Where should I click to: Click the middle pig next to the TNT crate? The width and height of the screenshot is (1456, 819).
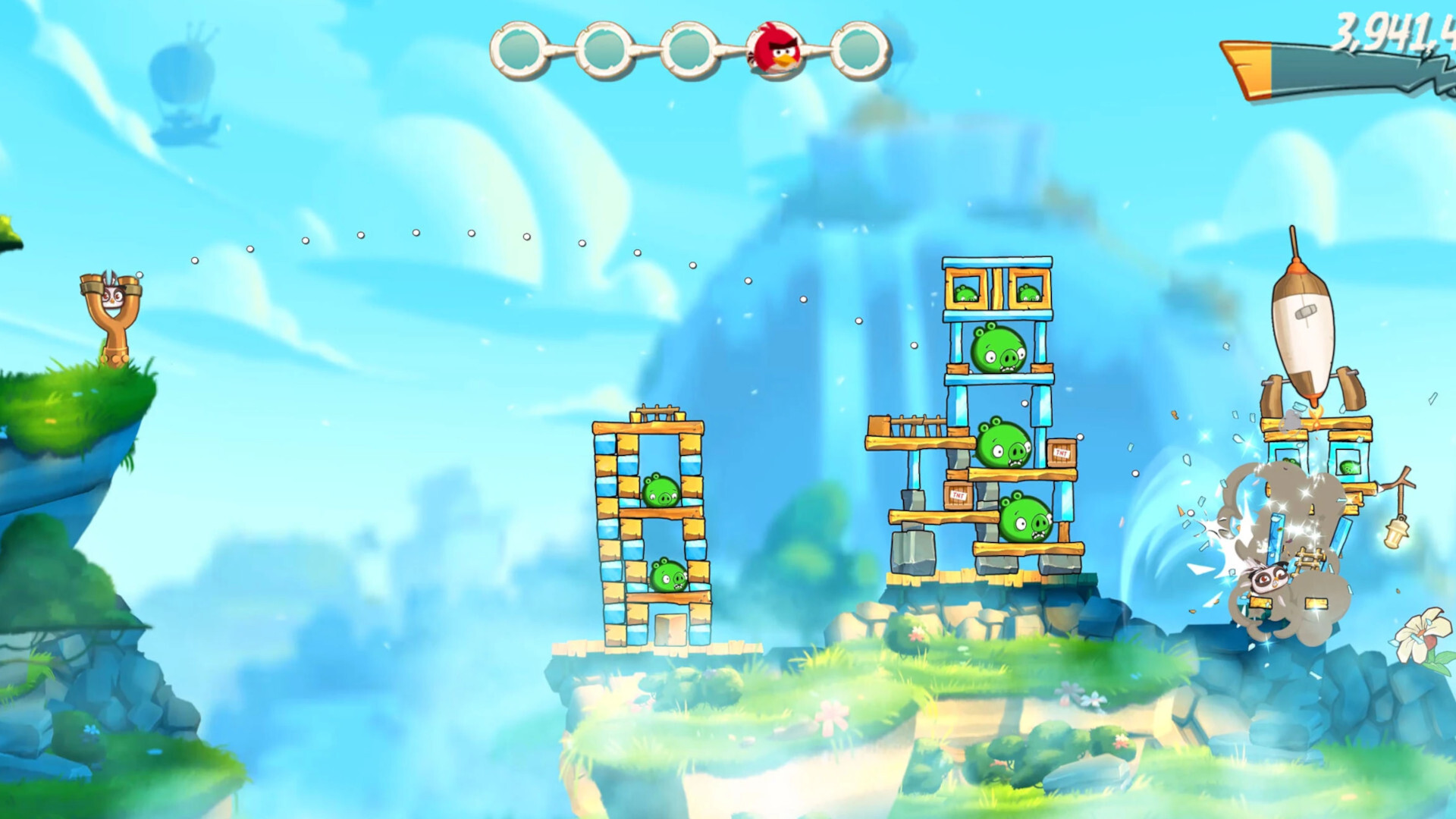(x=1001, y=447)
